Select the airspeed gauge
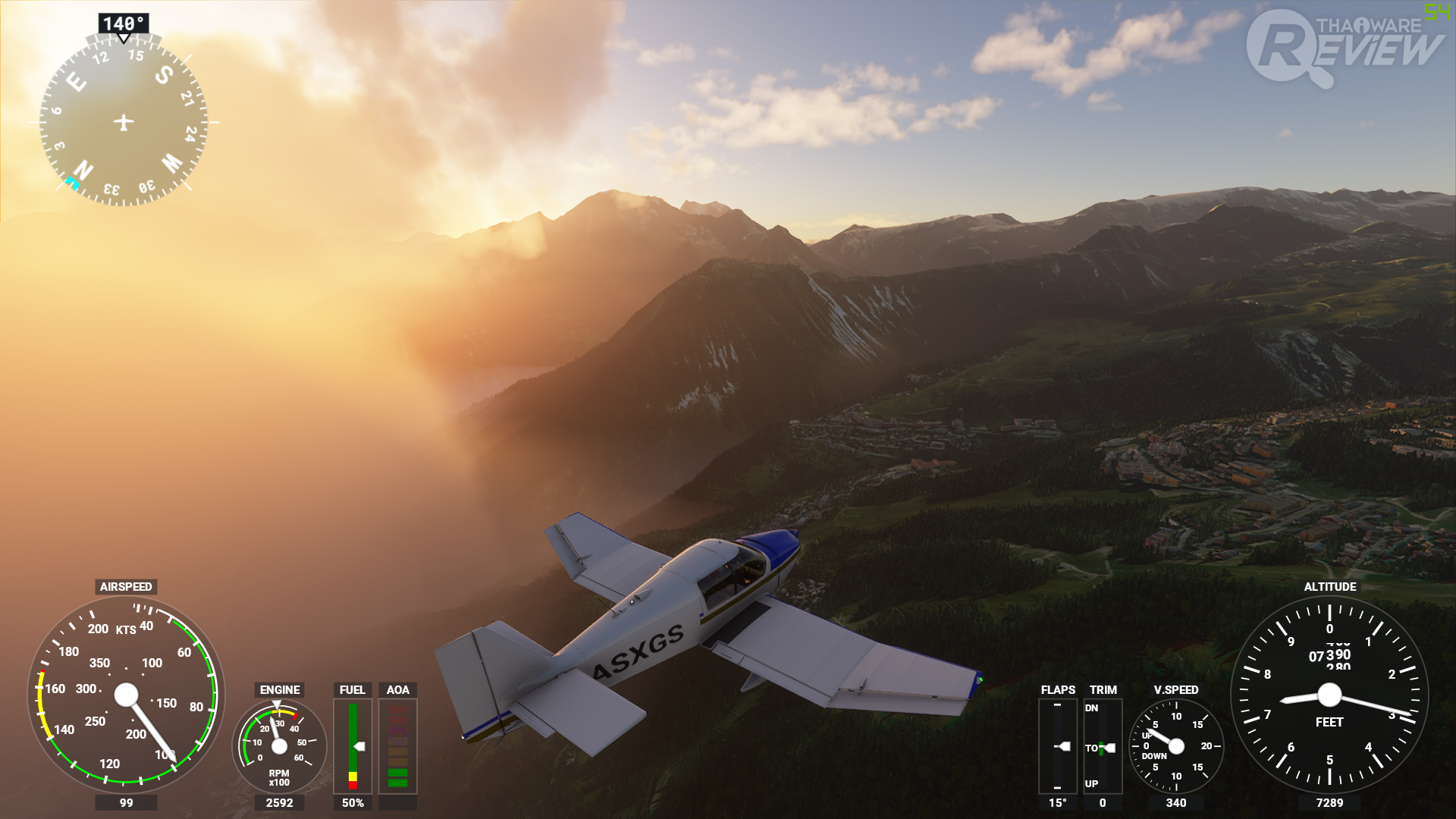This screenshot has height=819, width=1456. click(126, 695)
